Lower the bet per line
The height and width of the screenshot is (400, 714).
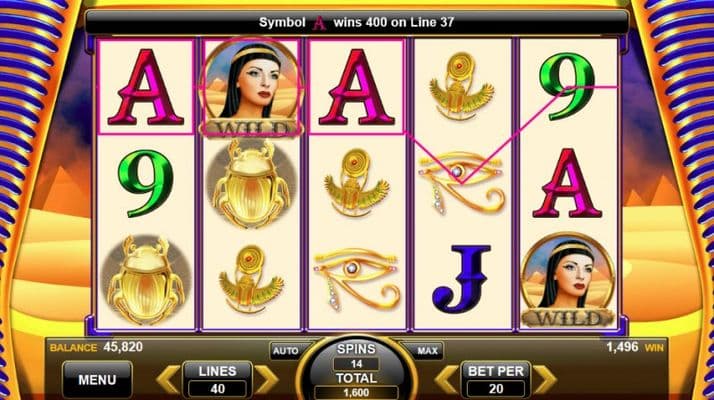(445, 379)
